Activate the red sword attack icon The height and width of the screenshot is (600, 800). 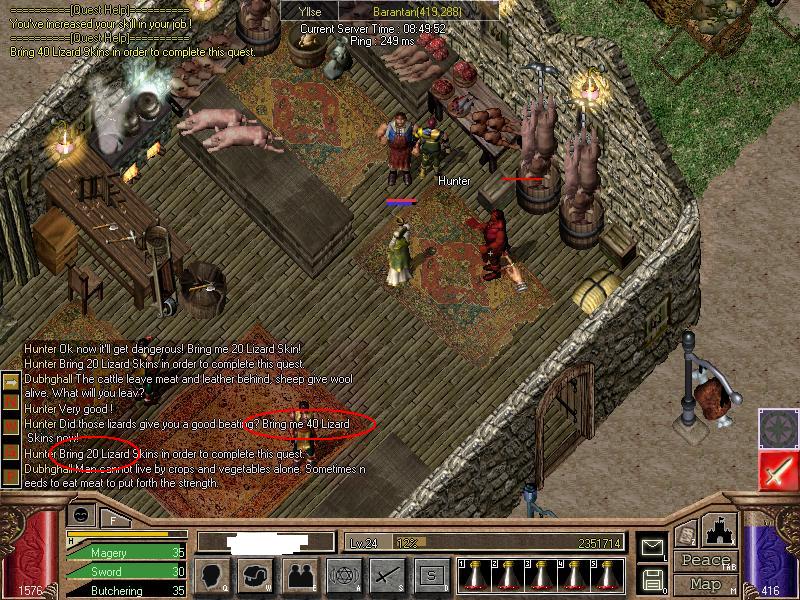(x=777, y=470)
